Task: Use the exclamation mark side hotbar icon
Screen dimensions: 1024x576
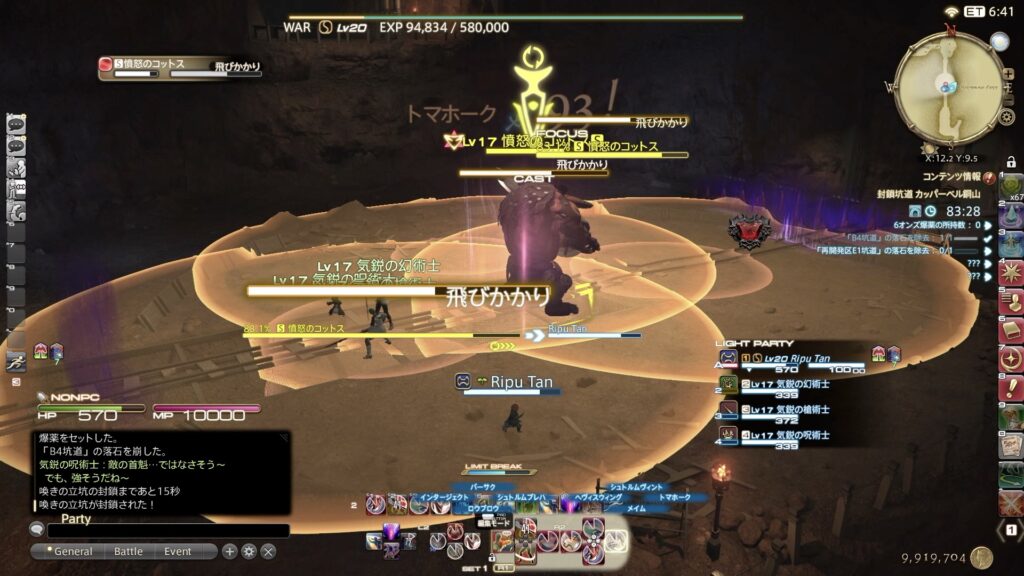Action: 1011,387
